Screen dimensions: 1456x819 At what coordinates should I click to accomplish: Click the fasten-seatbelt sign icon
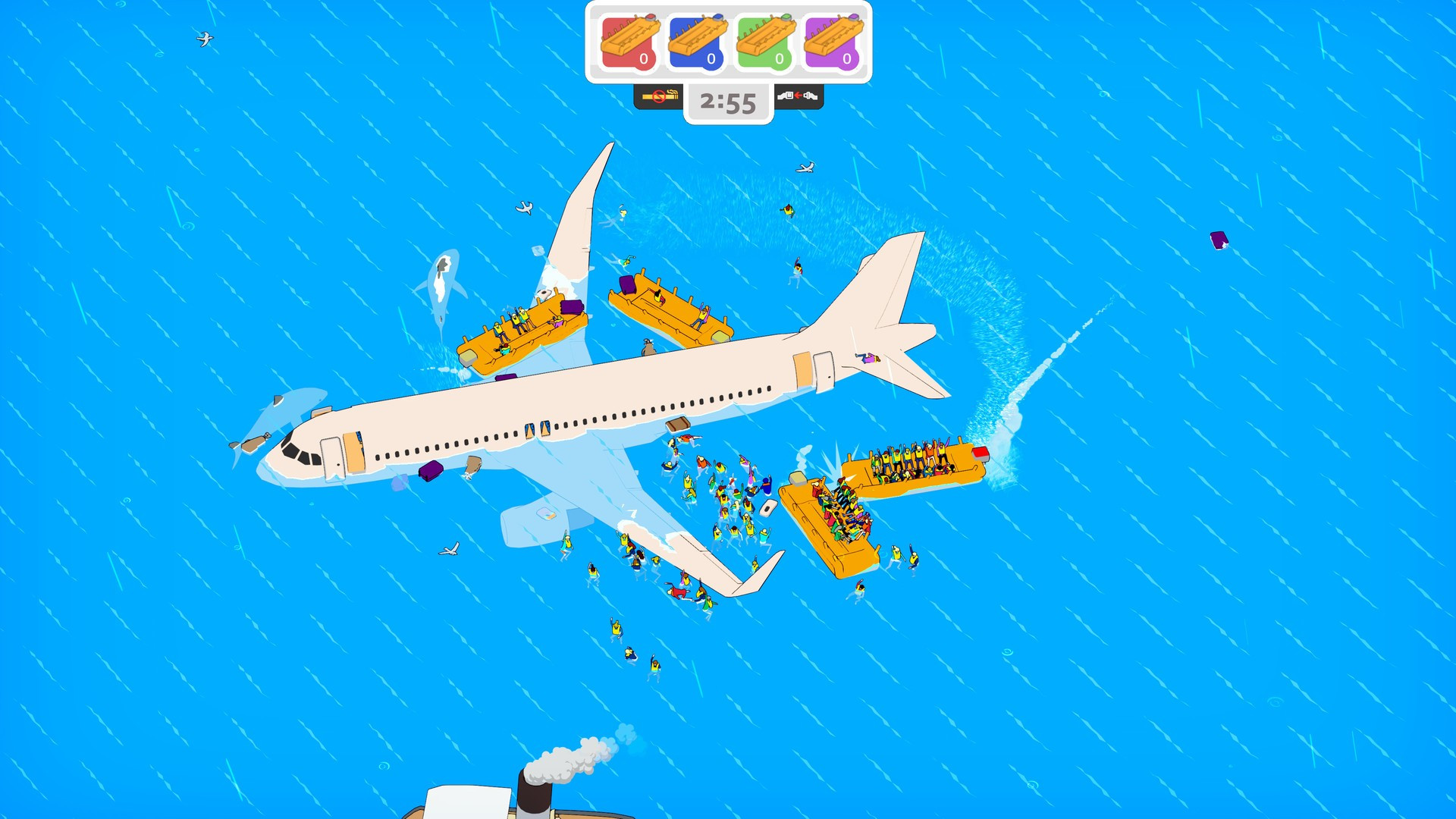click(796, 97)
